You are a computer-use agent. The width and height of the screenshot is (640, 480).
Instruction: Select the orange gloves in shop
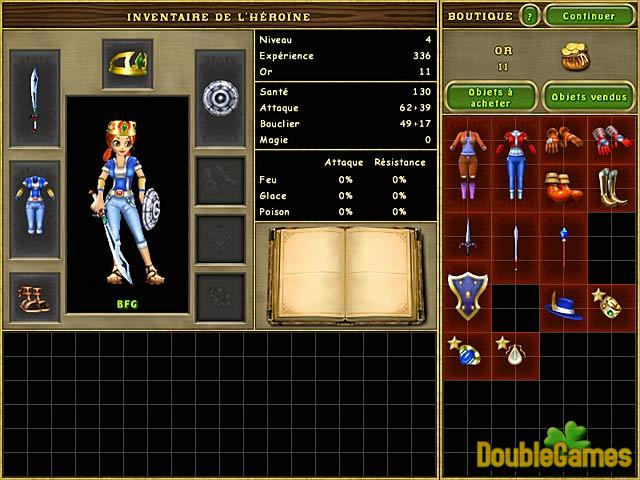pos(563,139)
